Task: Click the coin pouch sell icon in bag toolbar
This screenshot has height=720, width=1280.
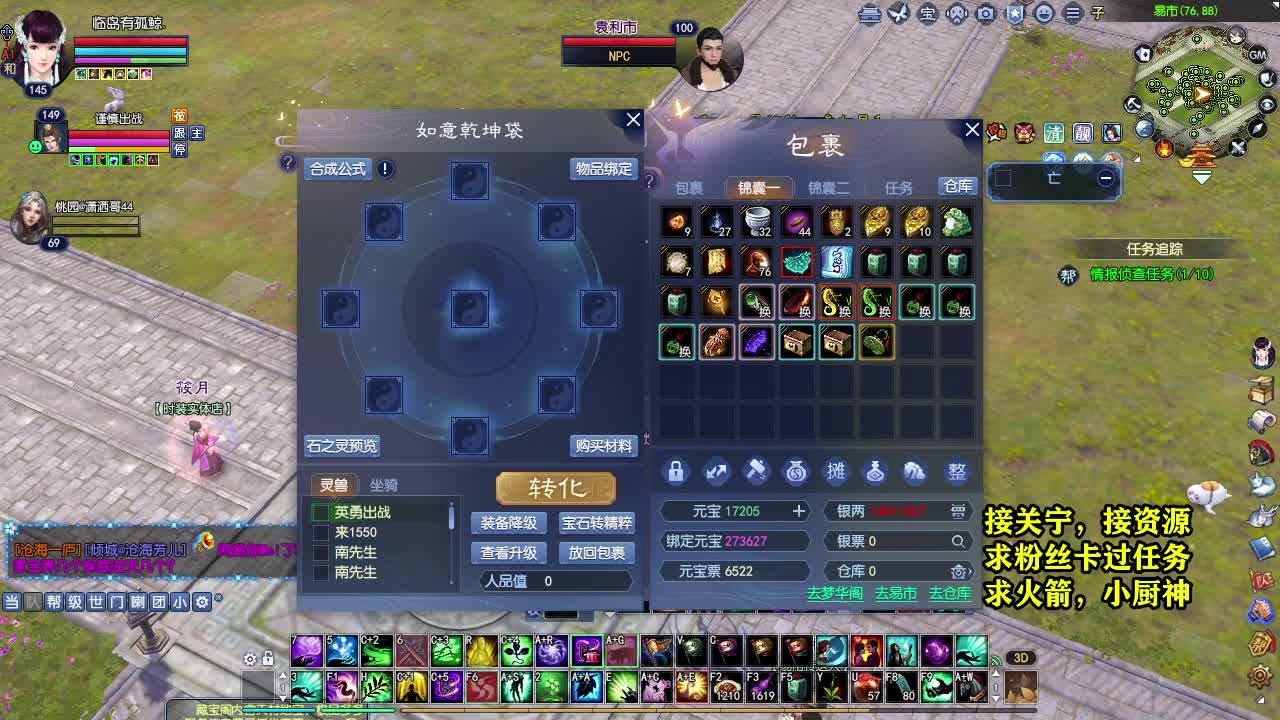Action: pos(796,472)
